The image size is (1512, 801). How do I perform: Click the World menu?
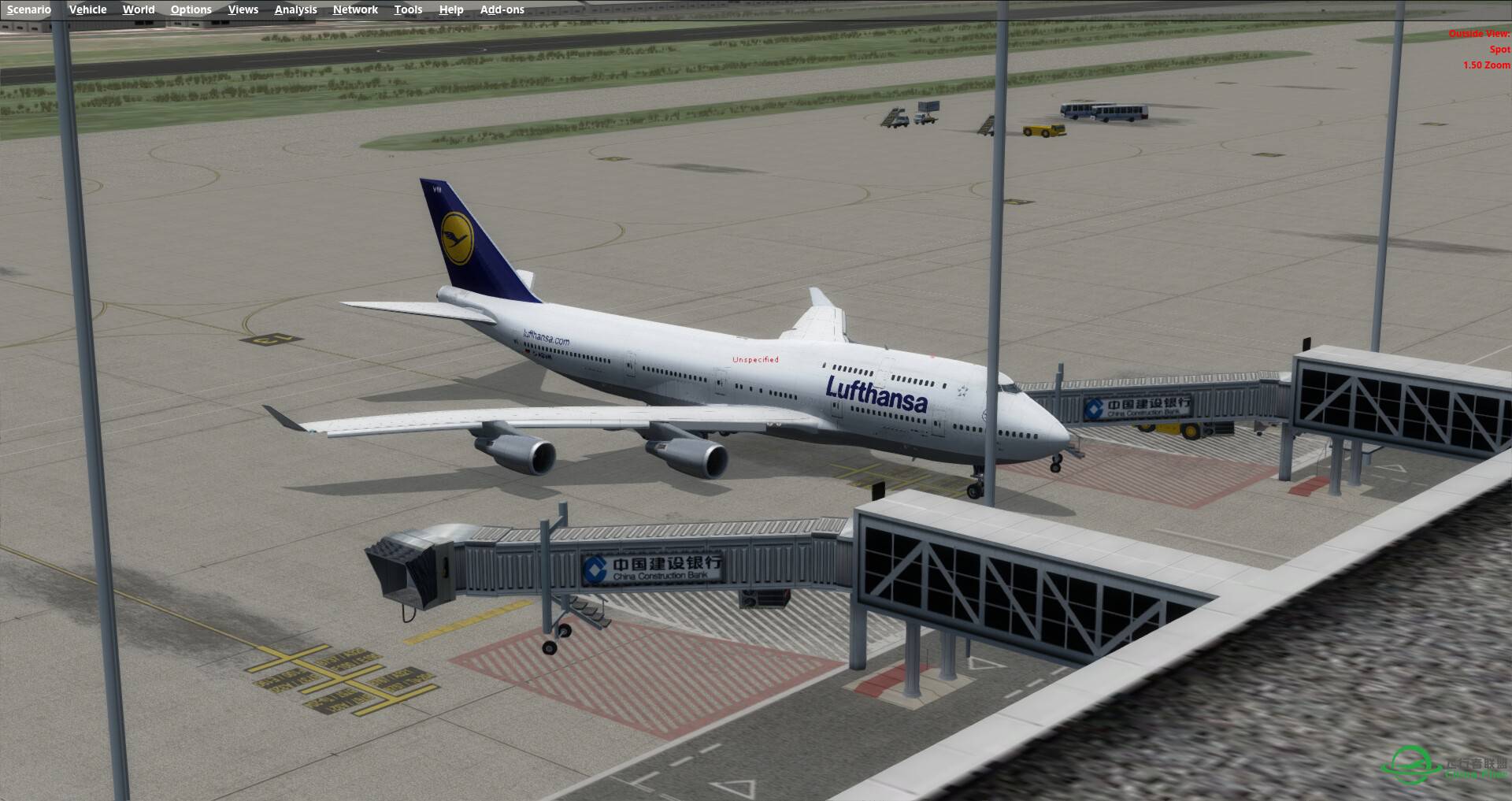point(139,9)
